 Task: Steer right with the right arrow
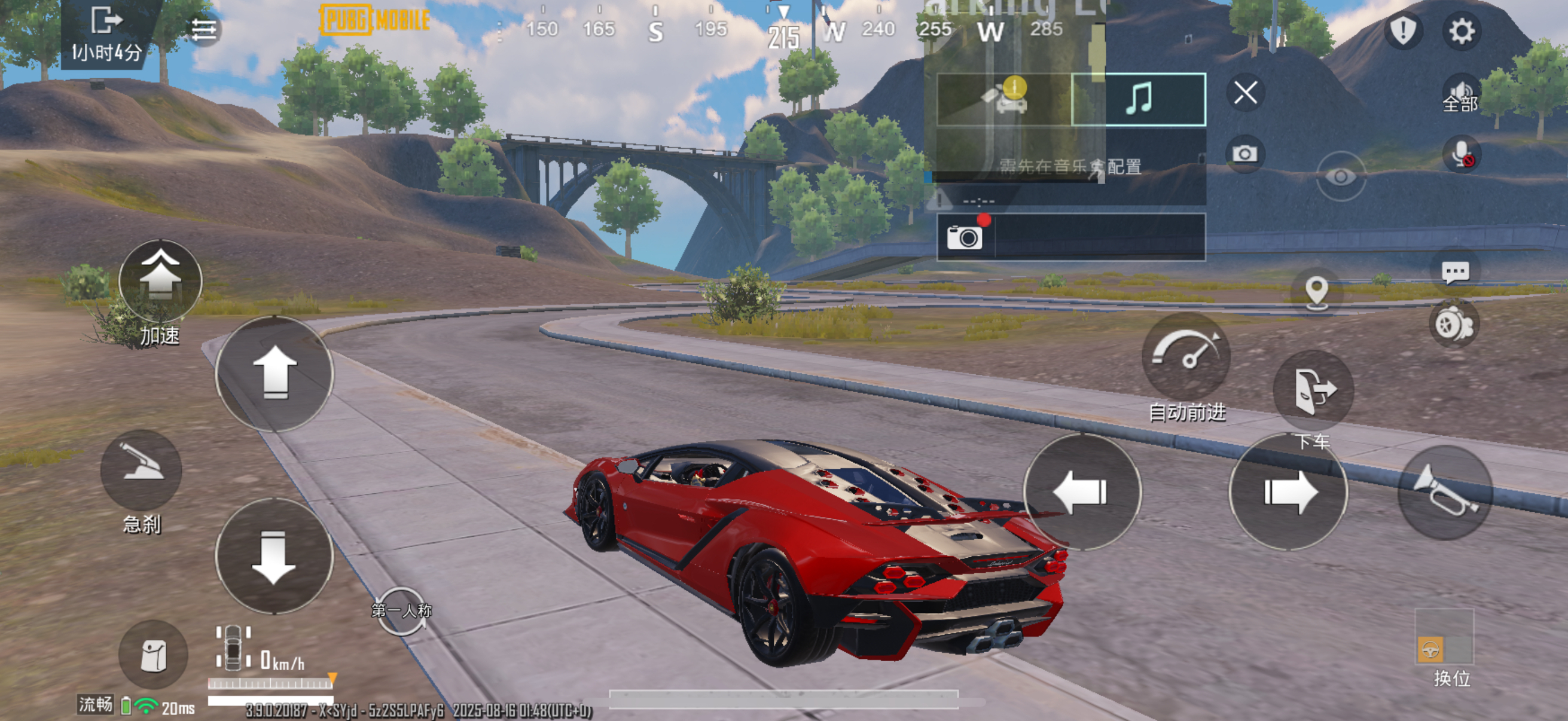point(1289,491)
